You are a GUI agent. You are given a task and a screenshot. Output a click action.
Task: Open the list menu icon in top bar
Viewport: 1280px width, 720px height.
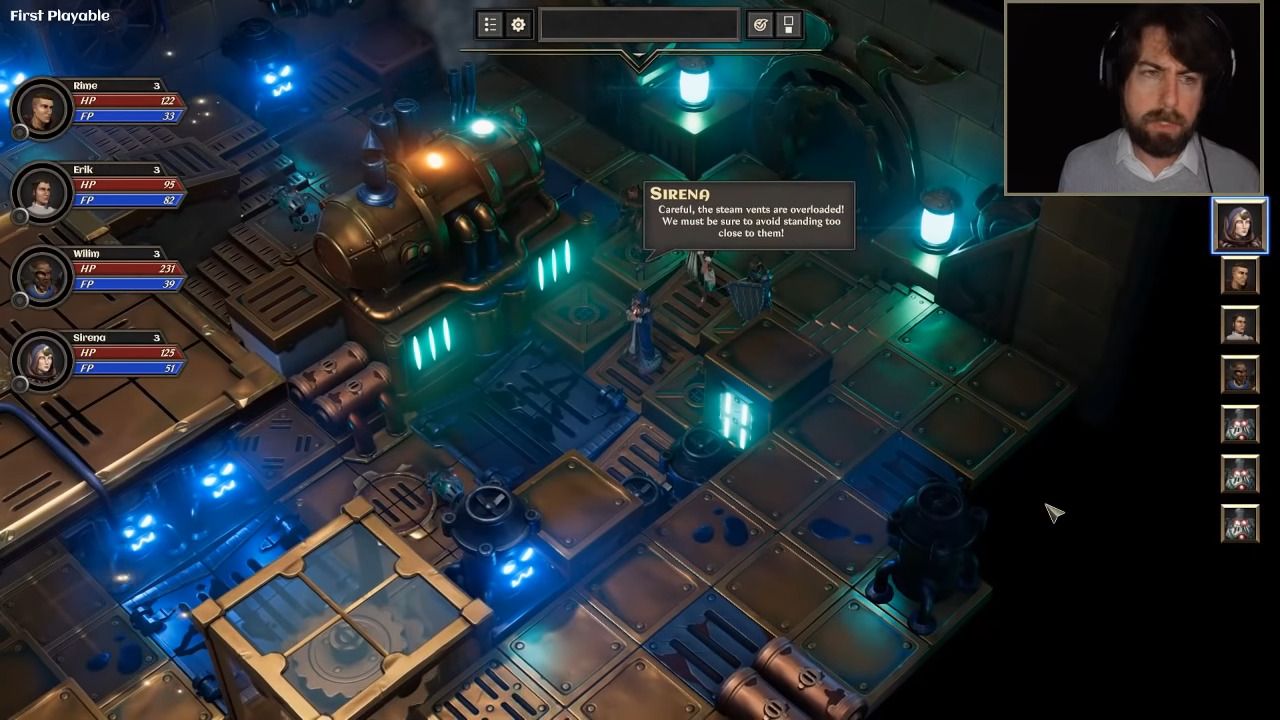point(490,25)
